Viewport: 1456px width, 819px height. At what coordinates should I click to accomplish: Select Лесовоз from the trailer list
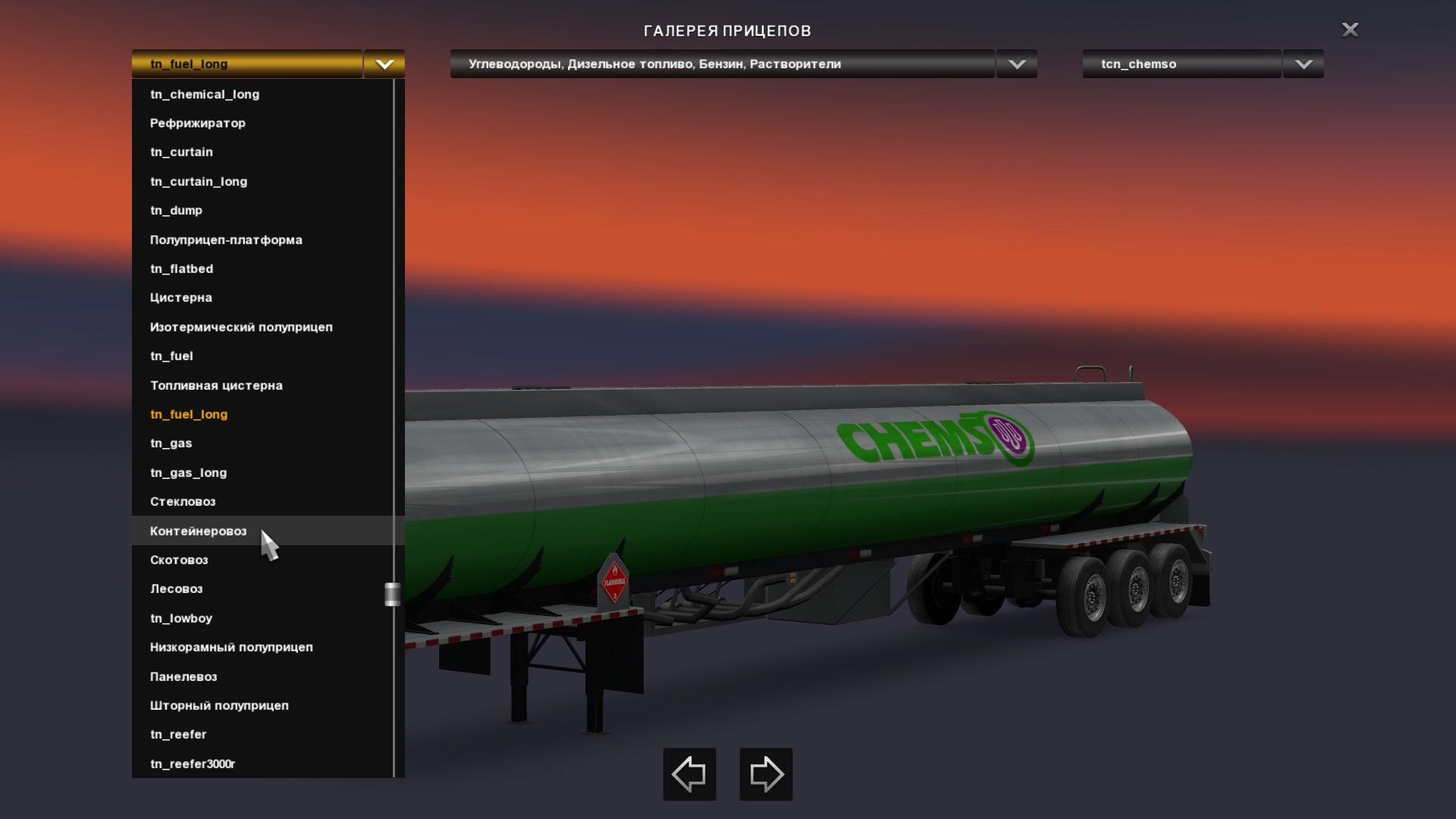[177, 588]
